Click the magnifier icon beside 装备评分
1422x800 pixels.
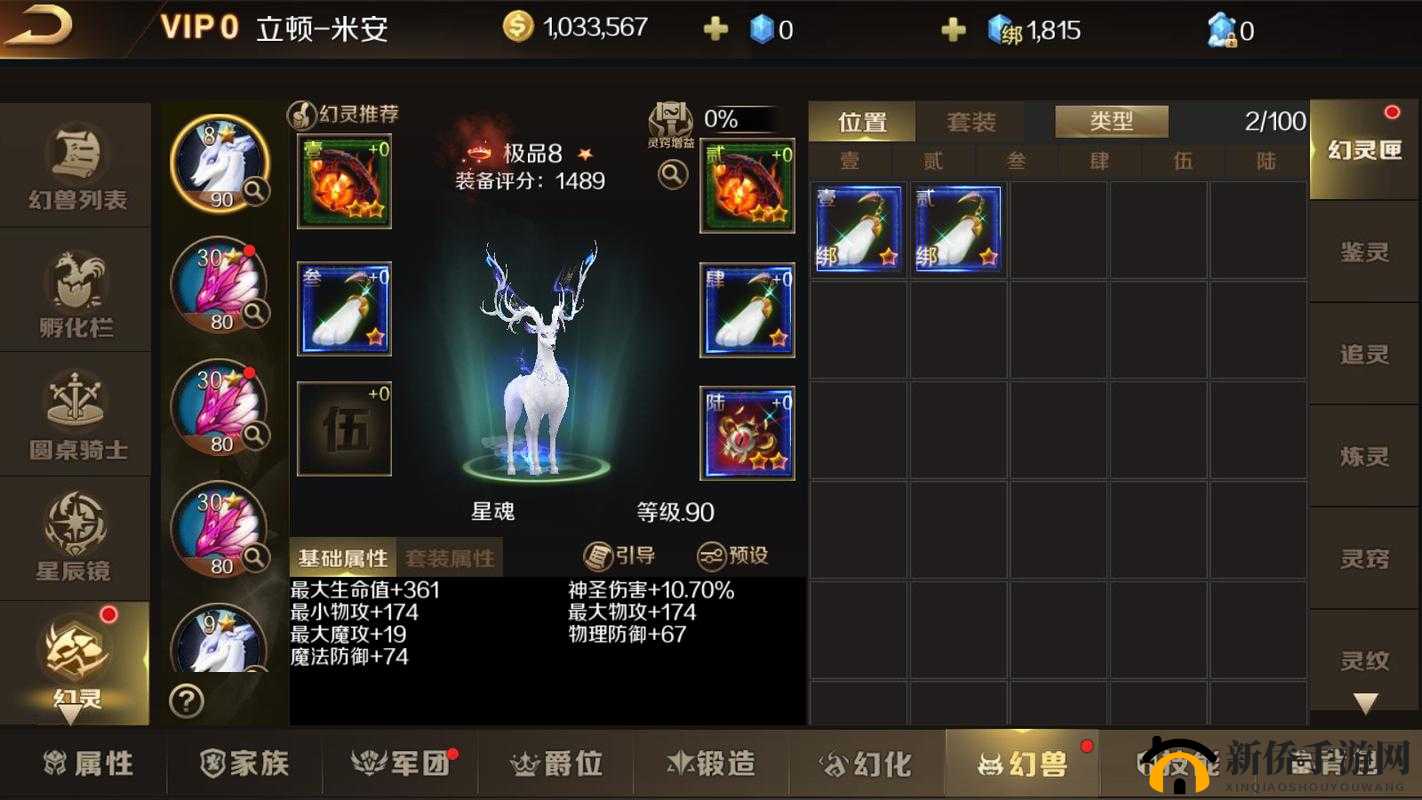coord(672,173)
